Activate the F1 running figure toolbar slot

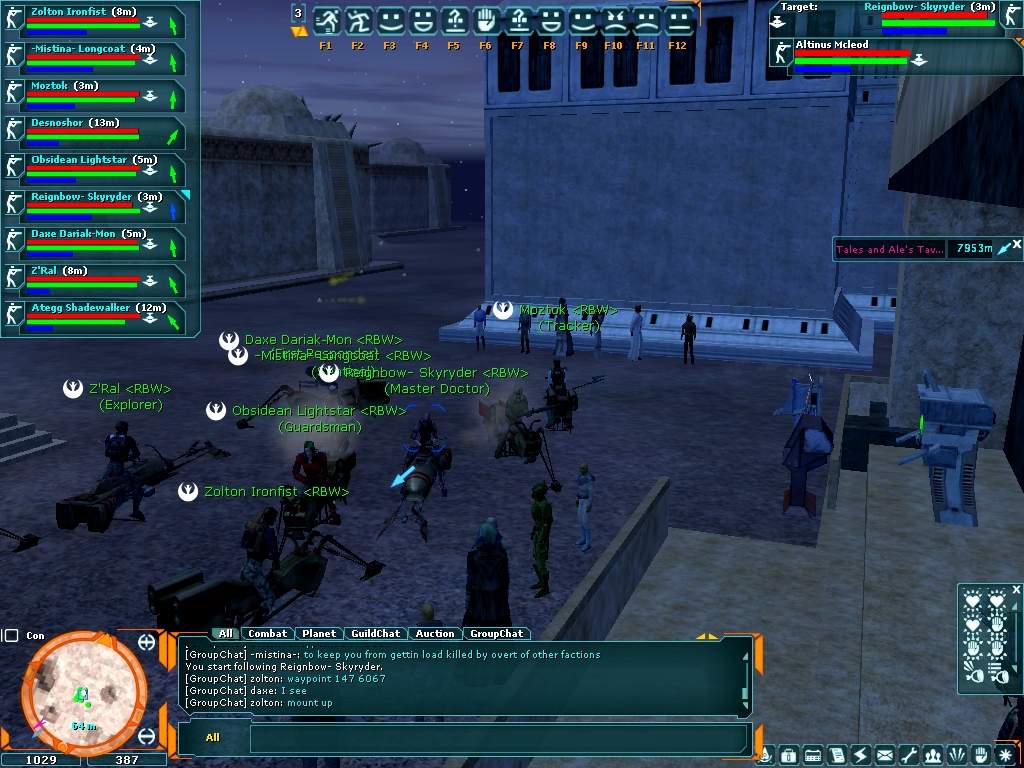[x=326, y=21]
